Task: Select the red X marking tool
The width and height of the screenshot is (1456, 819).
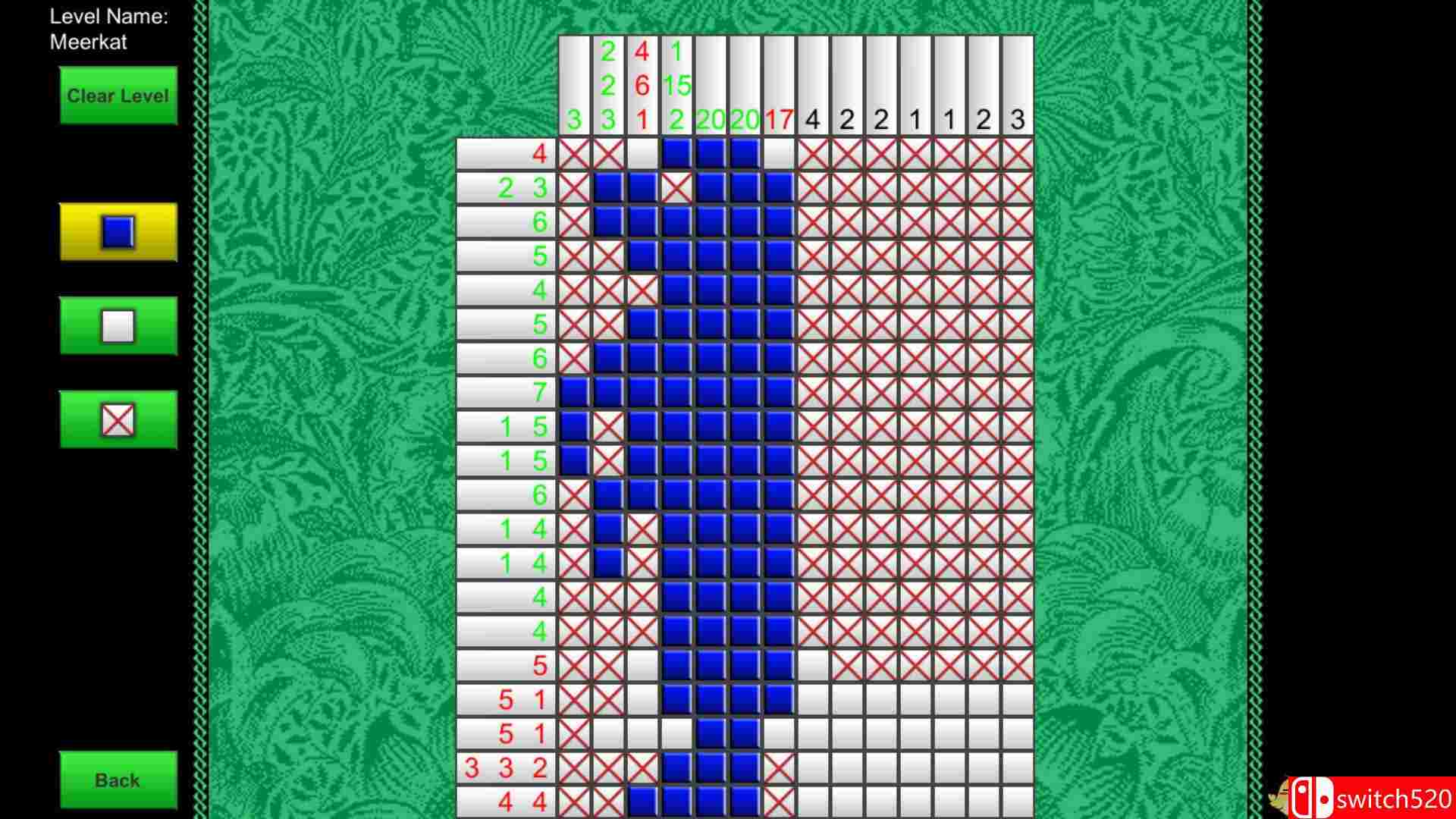Action: [118, 419]
